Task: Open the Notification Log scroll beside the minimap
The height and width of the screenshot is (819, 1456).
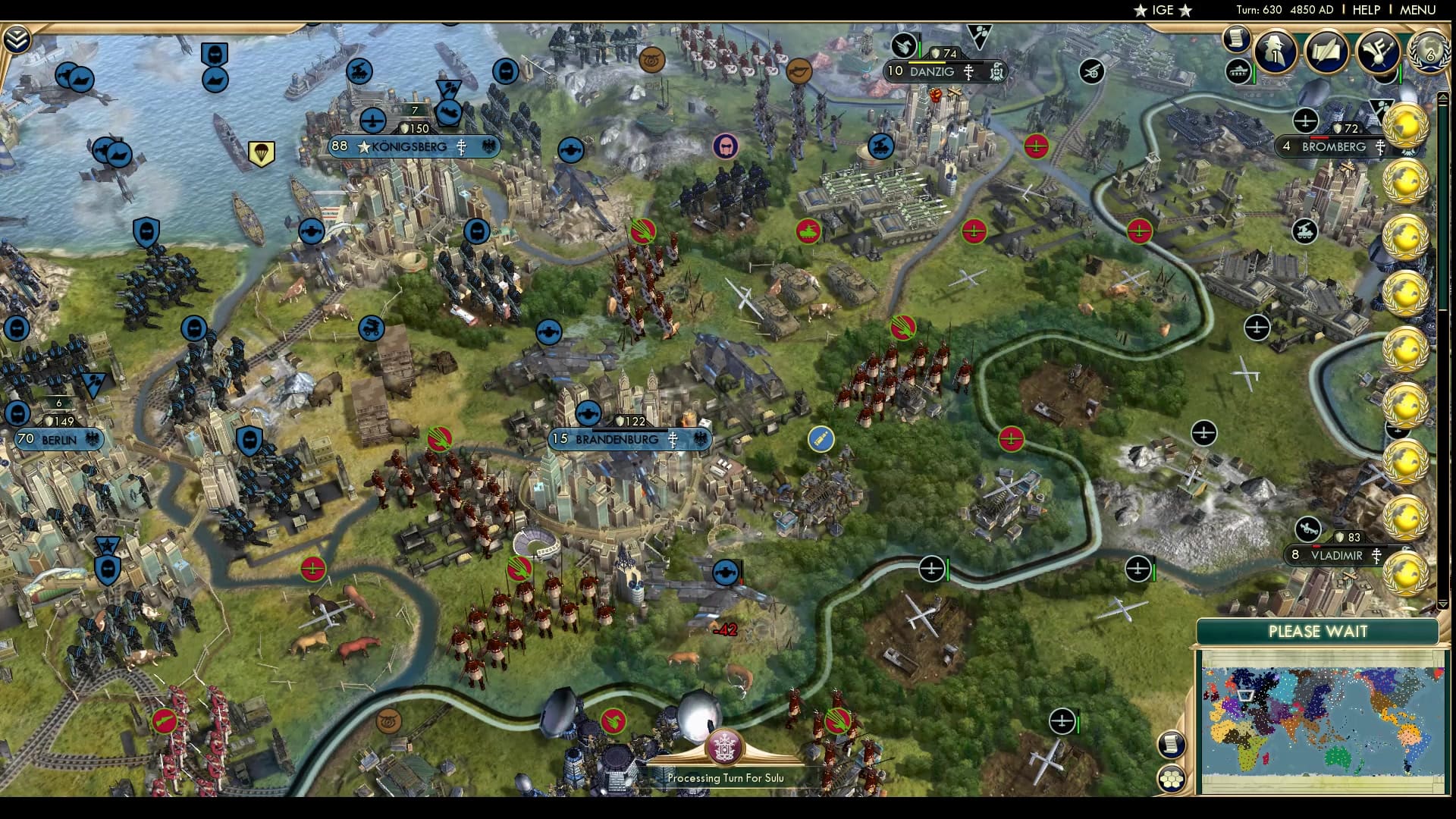Action: 1172,744
